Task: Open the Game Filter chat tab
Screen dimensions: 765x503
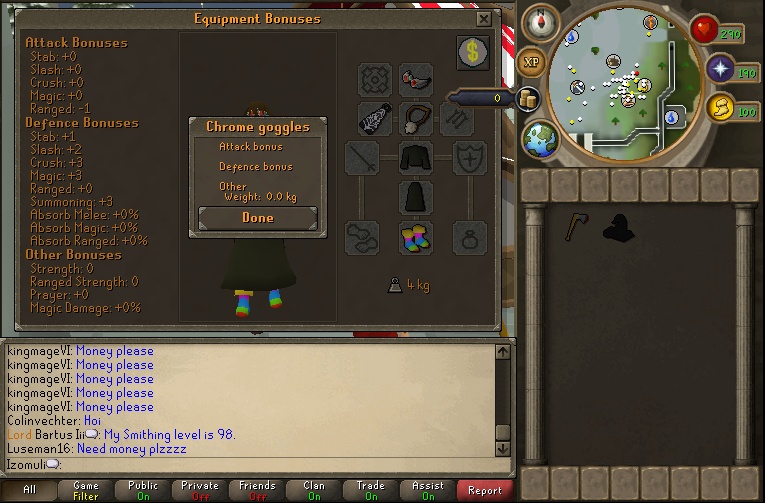Action: [86, 490]
